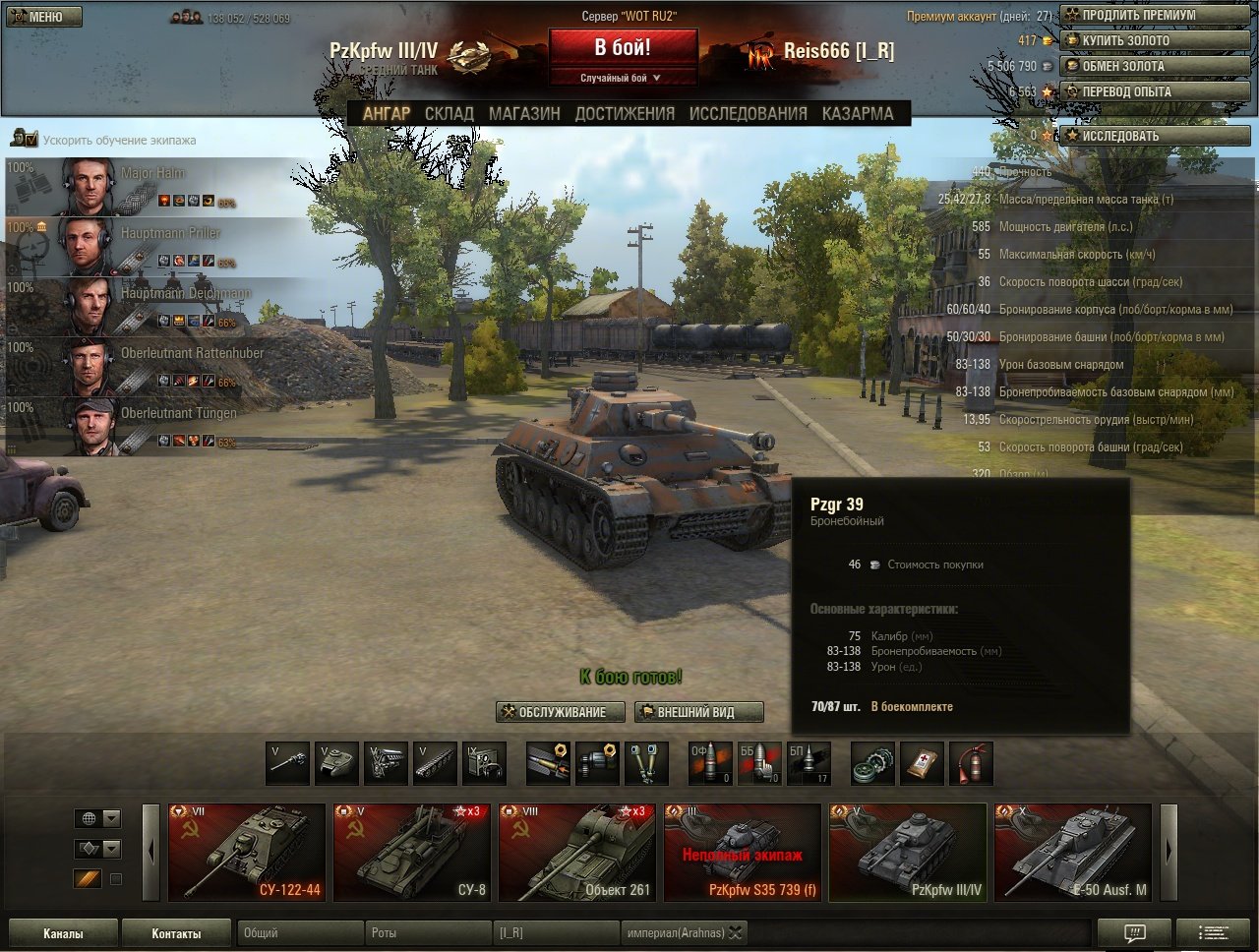Start battle with В бой! button
The width and height of the screenshot is (1259, 952).
click(623, 47)
